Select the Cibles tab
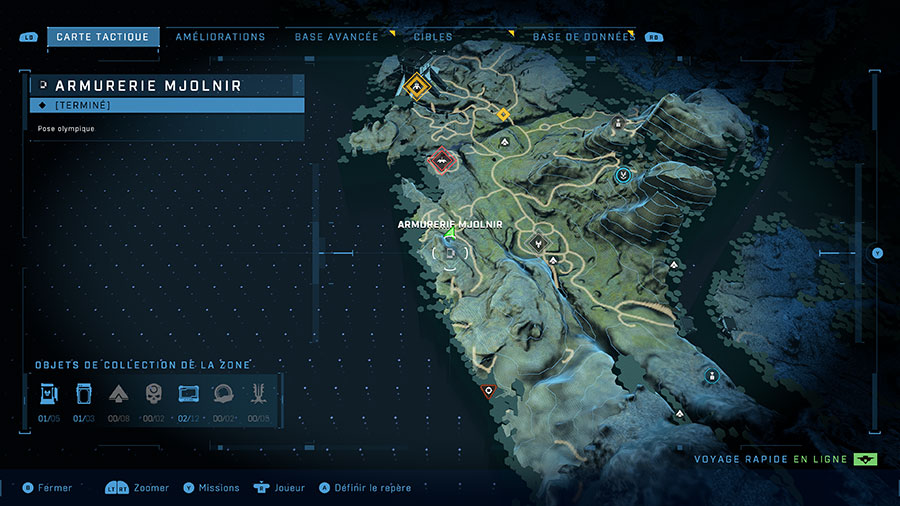This screenshot has width=900, height=506. (x=433, y=37)
